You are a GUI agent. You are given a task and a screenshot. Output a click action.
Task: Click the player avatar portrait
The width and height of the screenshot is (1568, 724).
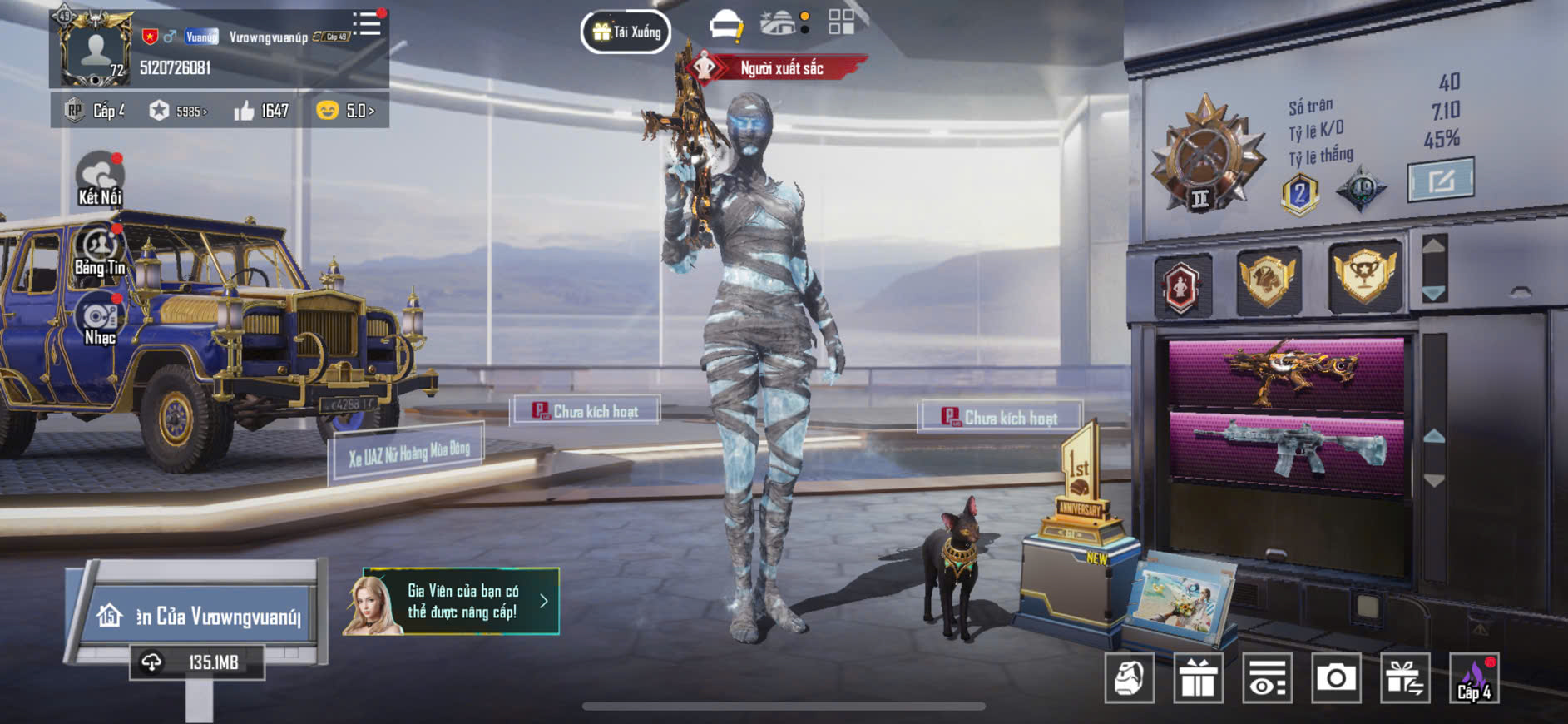tap(96, 50)
